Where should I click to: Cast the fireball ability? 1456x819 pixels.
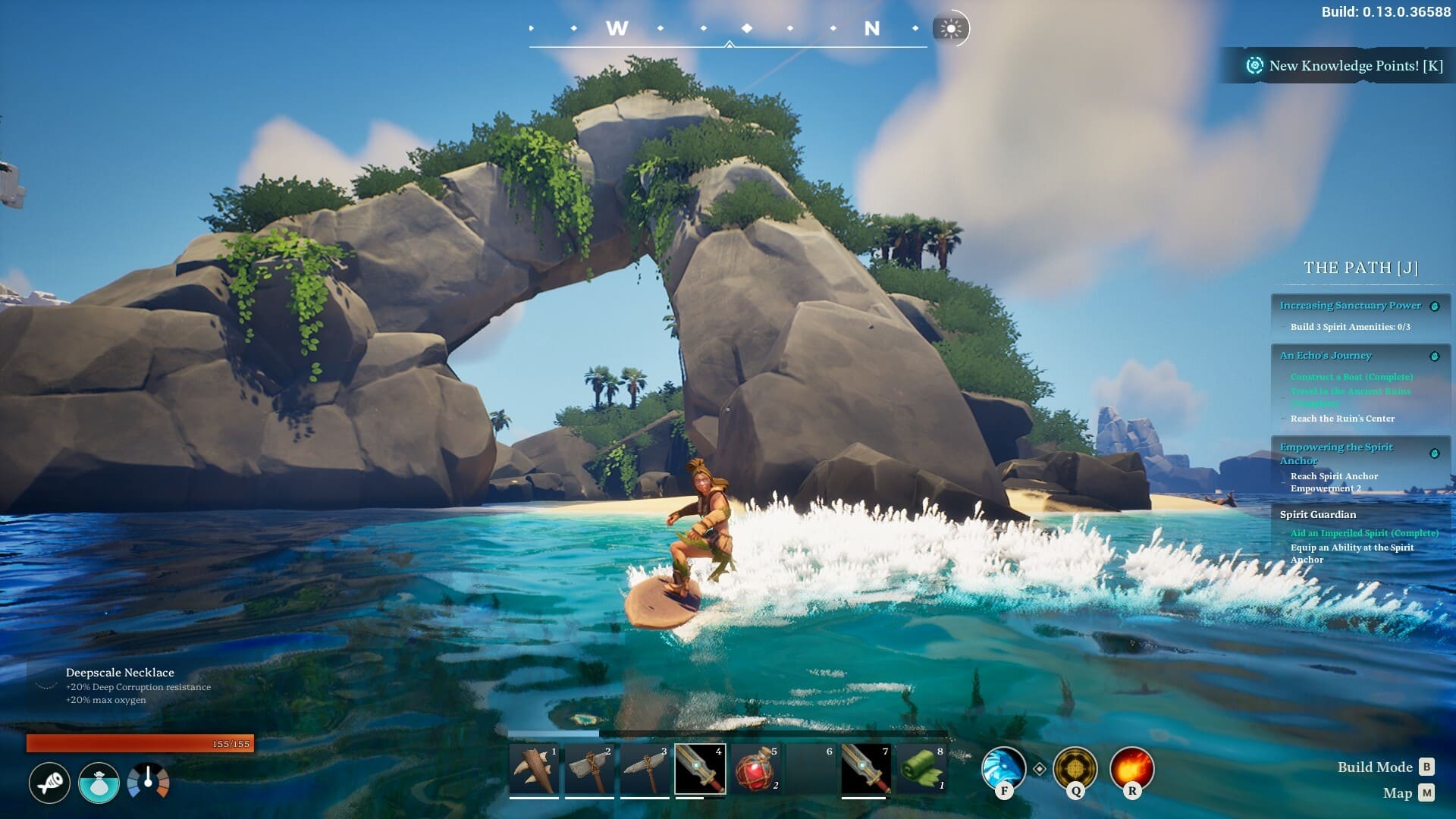point(1131,769)
